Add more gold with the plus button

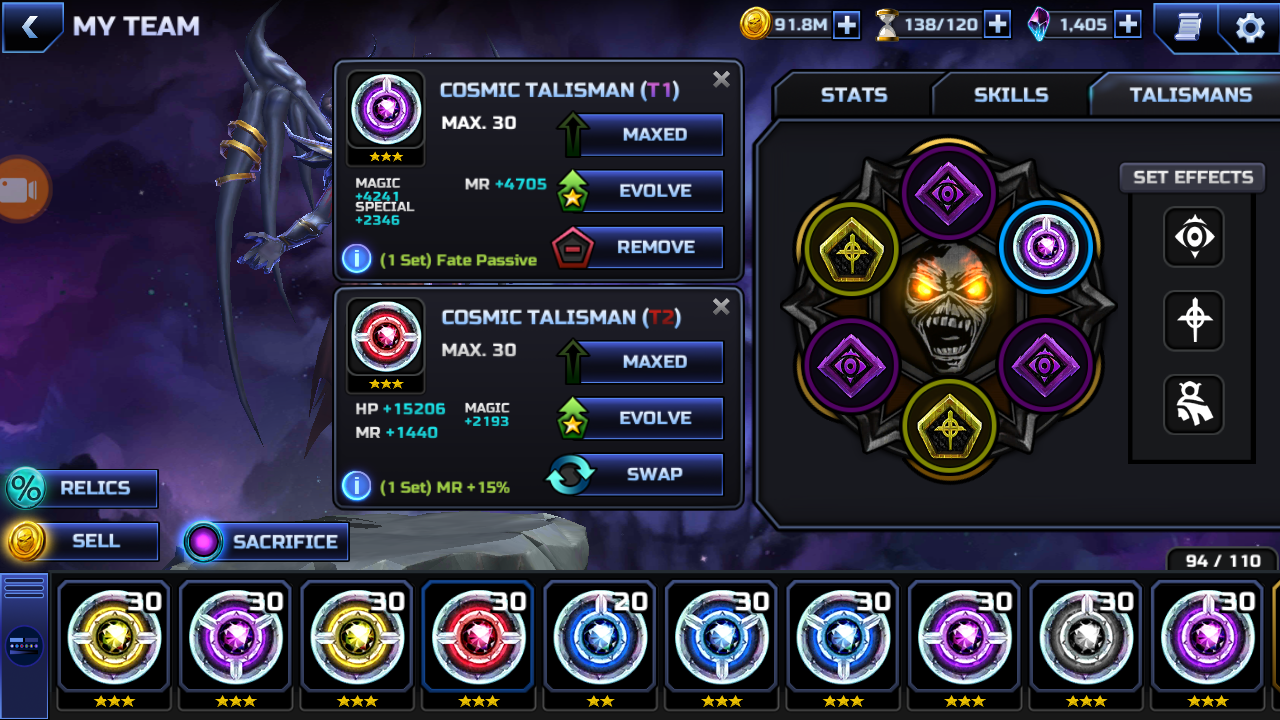[847, 25]
